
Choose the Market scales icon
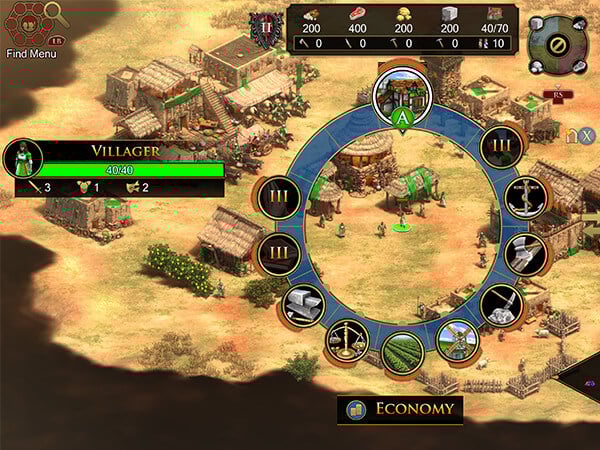(x=347, y=341)
